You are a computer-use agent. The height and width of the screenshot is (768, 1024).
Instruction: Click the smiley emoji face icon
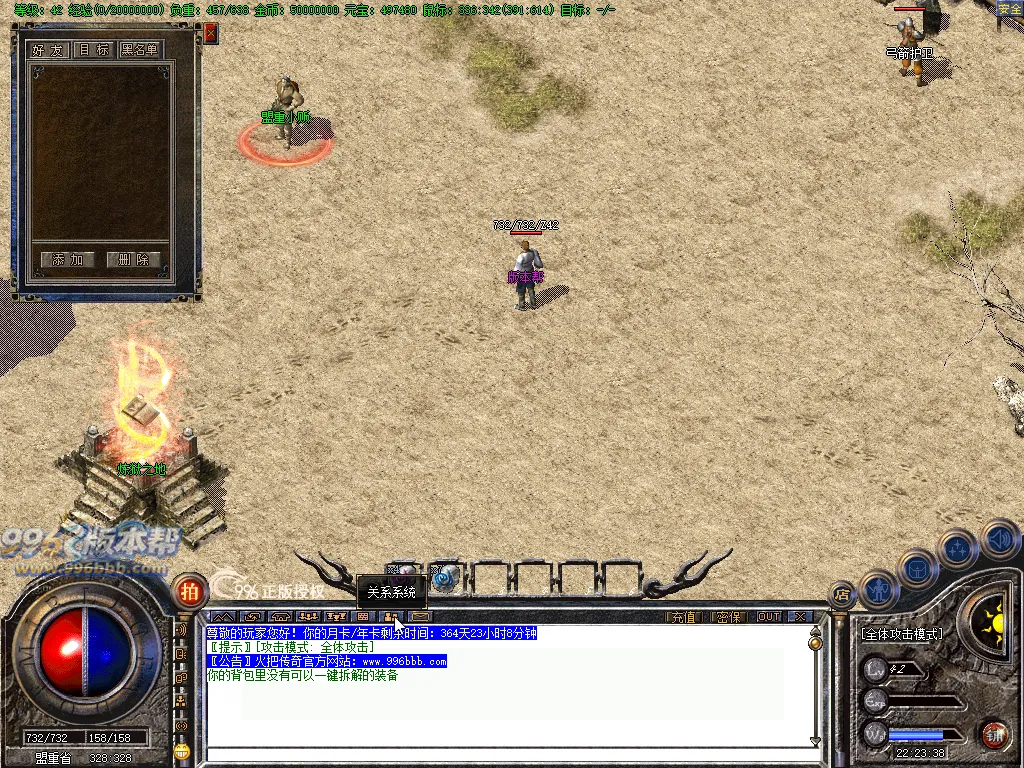(181, 749)
